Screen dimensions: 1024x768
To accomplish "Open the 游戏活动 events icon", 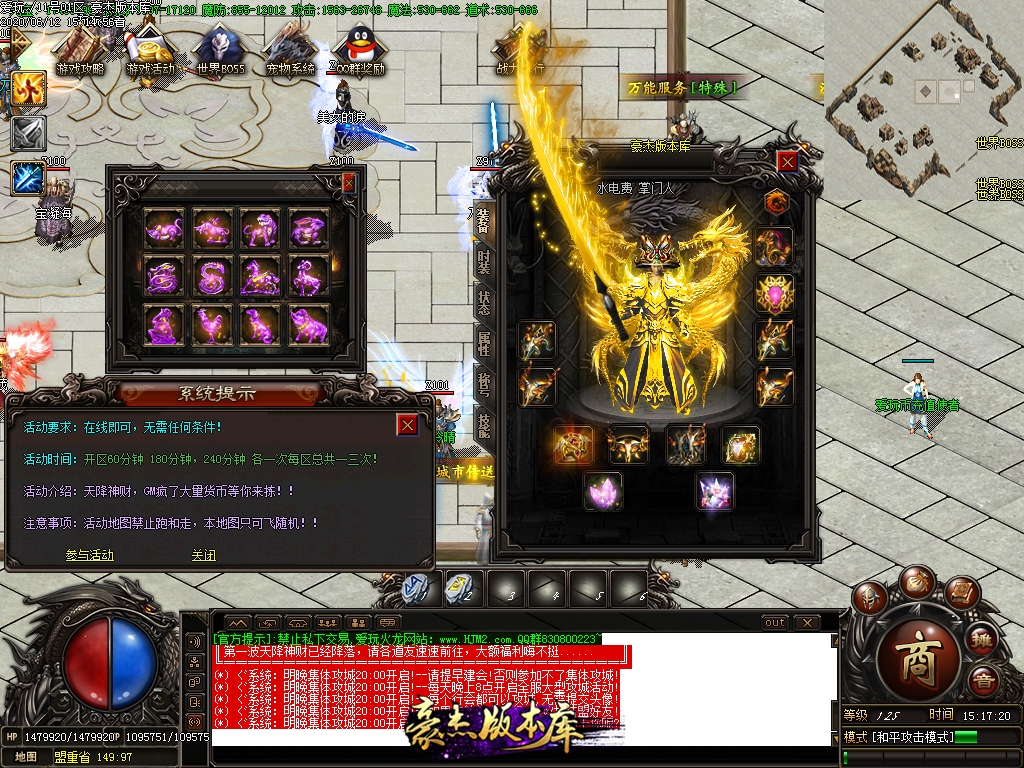I will coord(155,50).
